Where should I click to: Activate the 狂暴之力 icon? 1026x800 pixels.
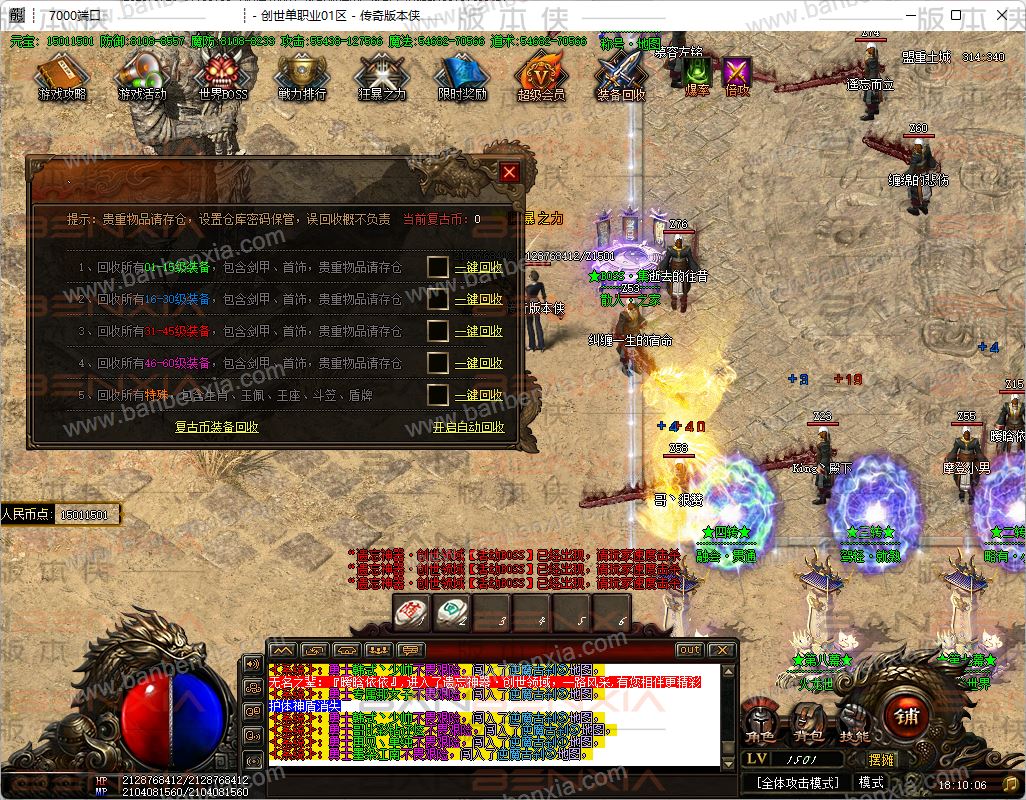382,76
